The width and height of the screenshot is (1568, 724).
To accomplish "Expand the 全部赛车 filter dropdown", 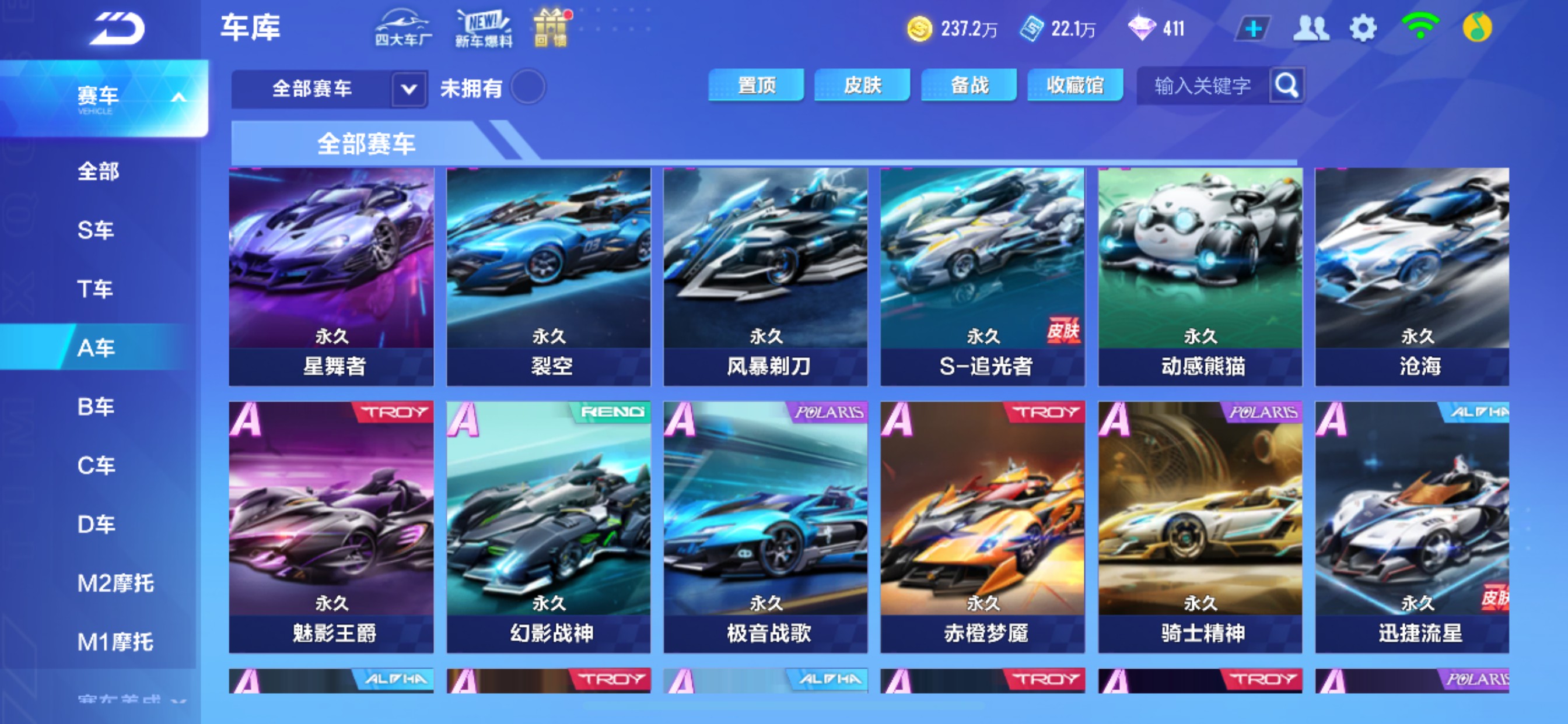I will [408, 89].
